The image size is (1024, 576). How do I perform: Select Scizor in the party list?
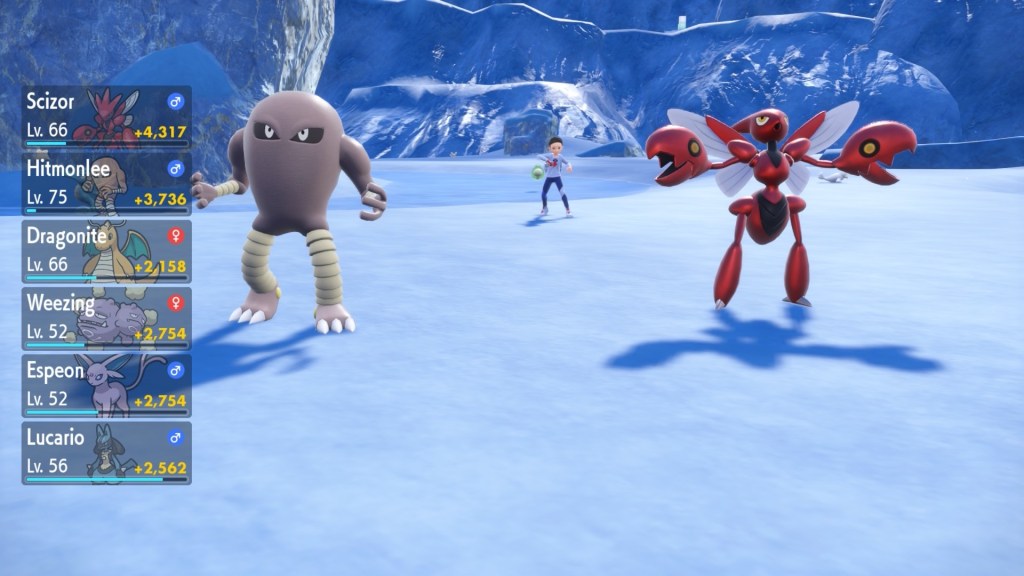coord(106,117)
